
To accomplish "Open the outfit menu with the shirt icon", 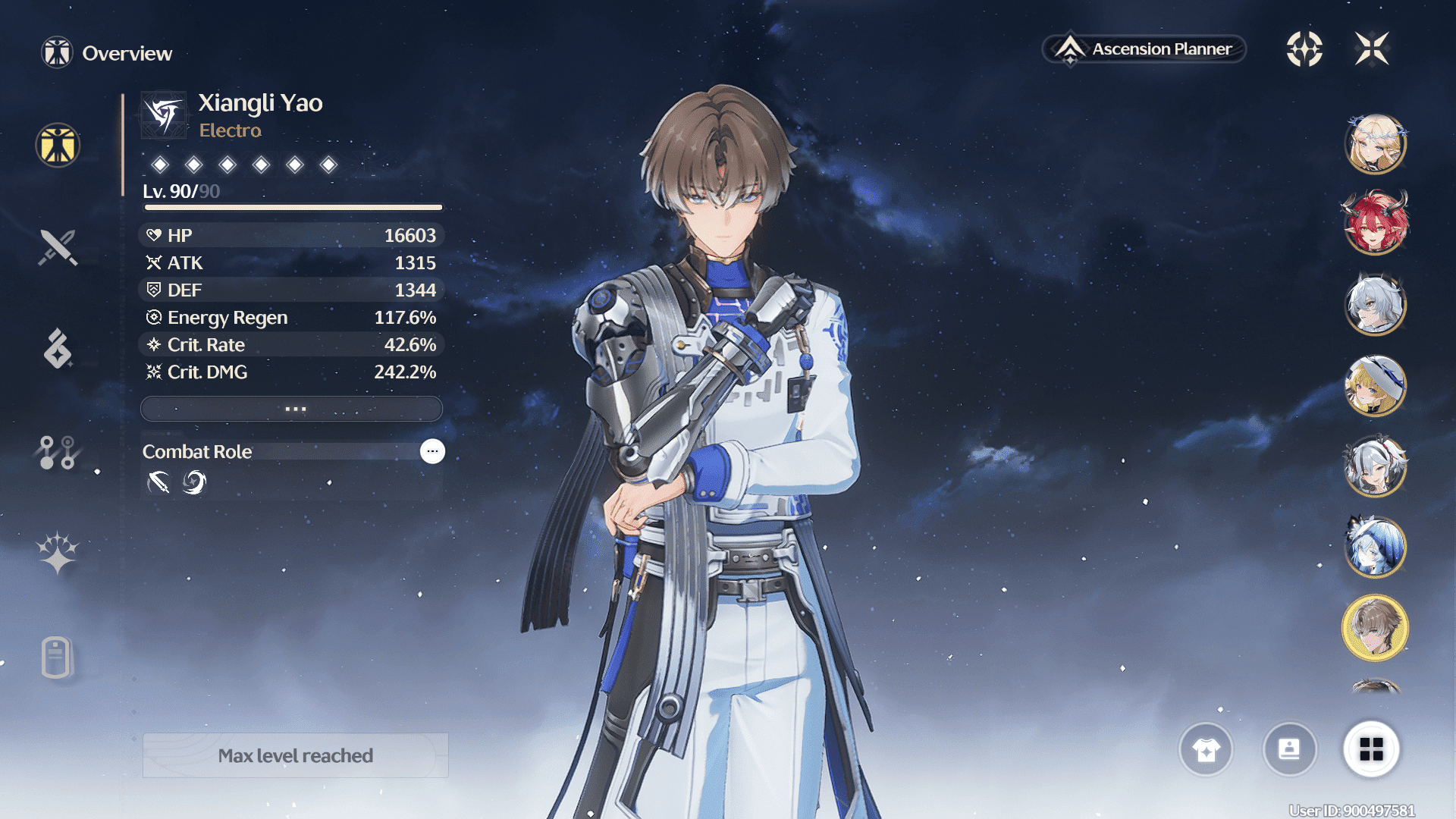I will [x=1206, y=749].
